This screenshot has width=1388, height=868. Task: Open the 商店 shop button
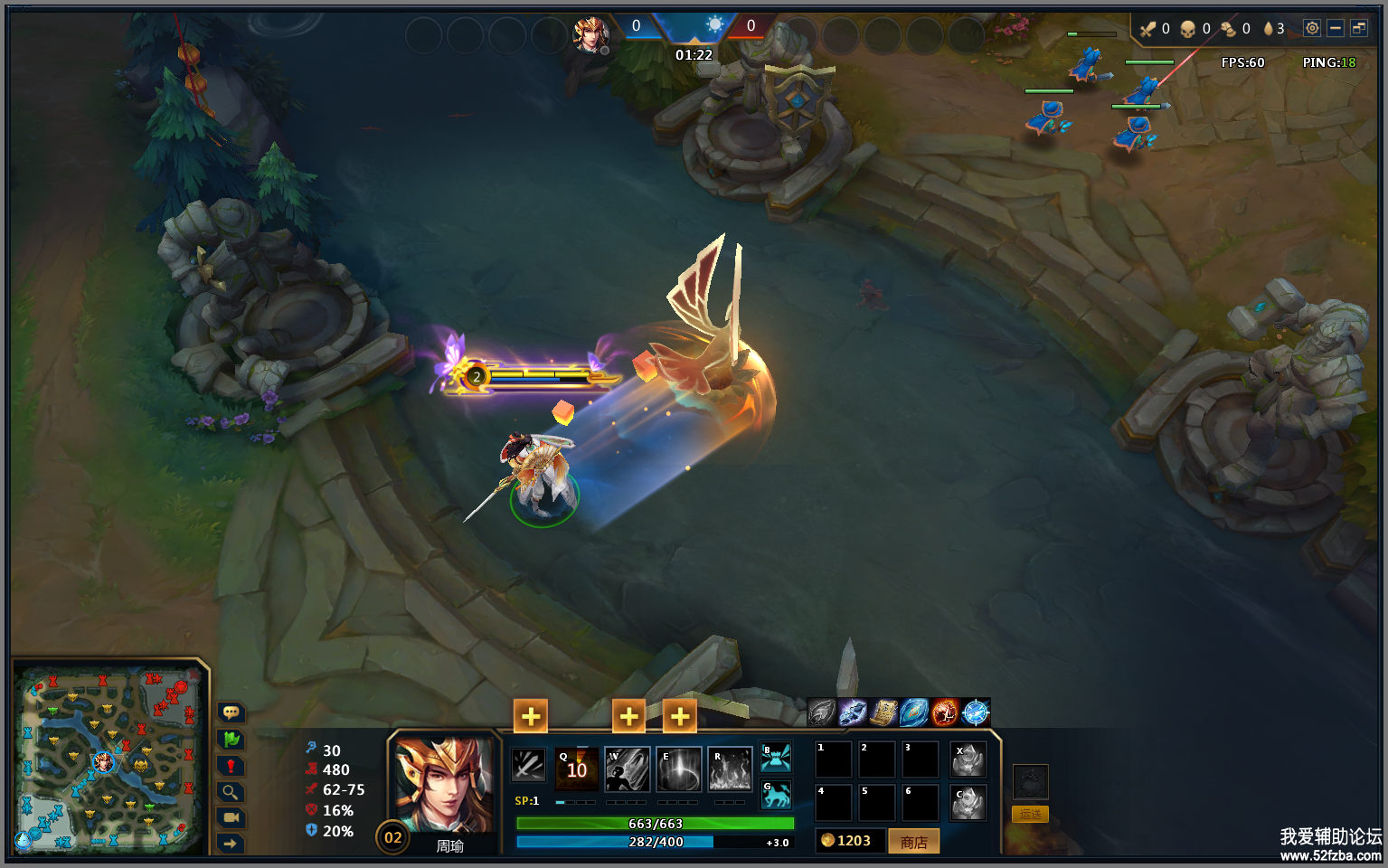913,842
